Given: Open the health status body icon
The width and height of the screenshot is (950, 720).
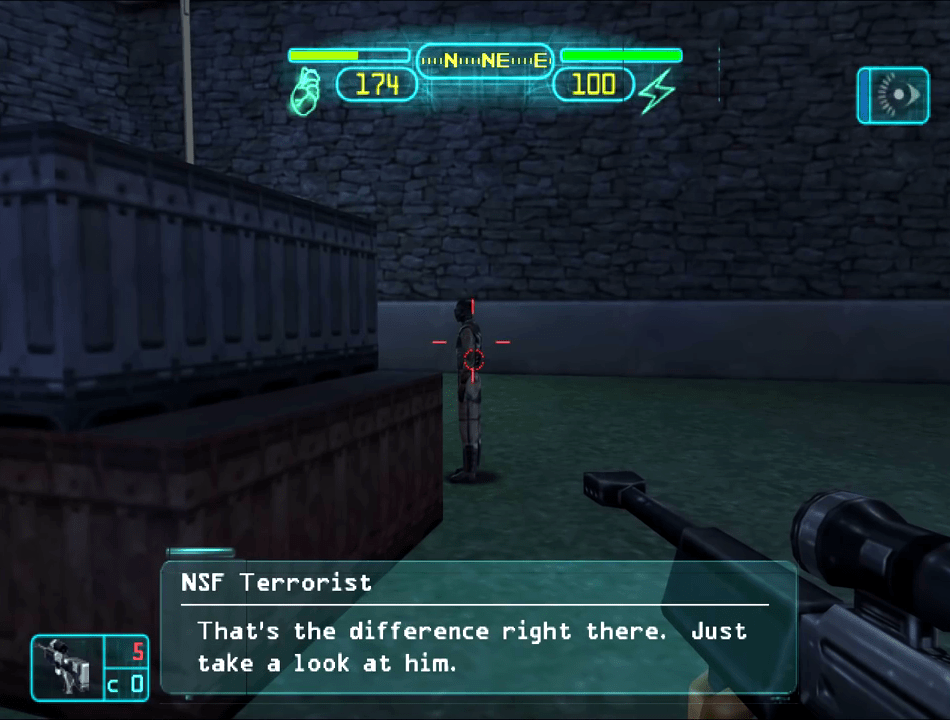Looking at the screenshot, I should coord(305,92).
